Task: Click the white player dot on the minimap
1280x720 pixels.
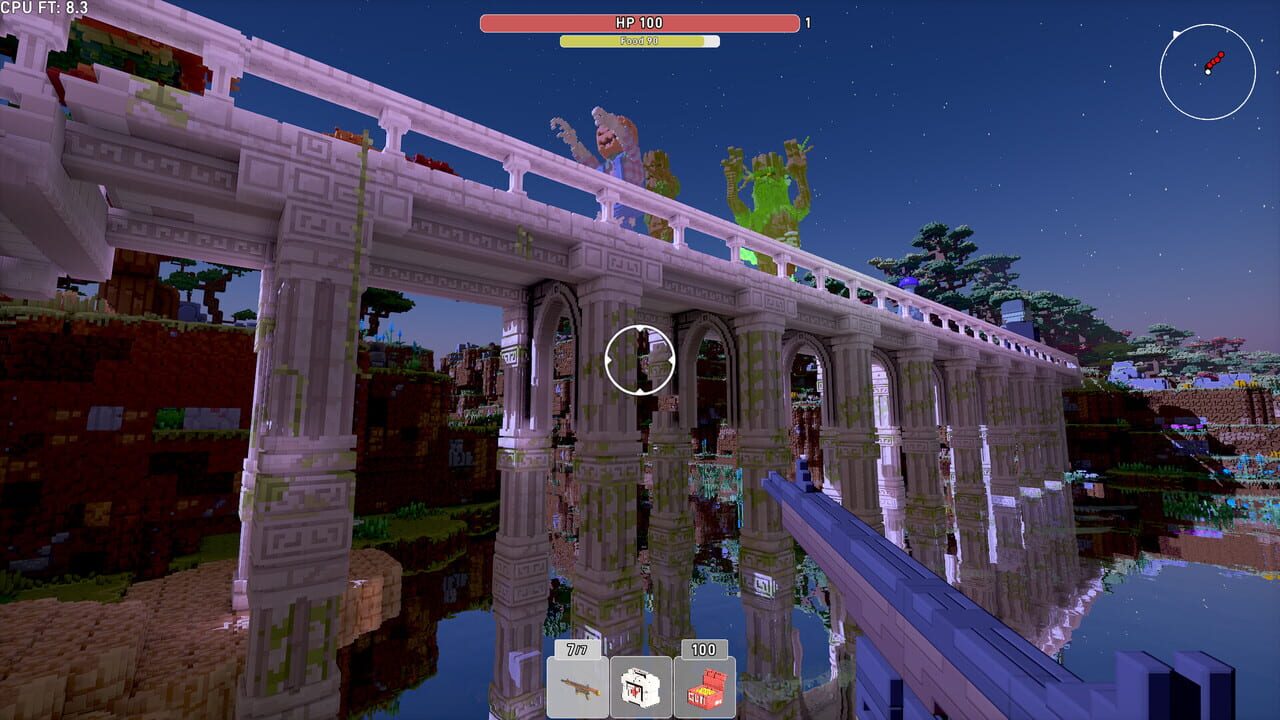Action: coord(1206,72)
